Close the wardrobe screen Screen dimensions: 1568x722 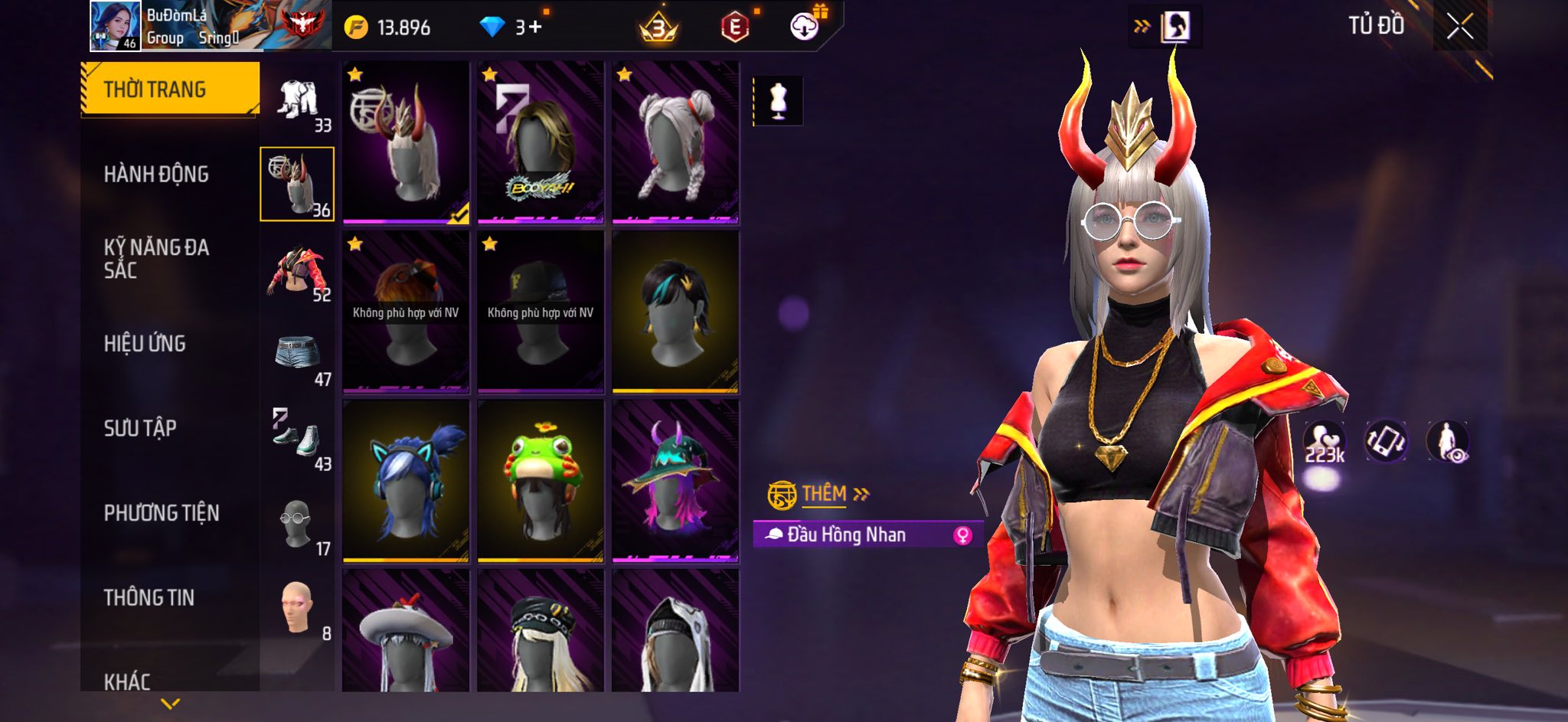pyautogui.click(x=1459, y=28)
